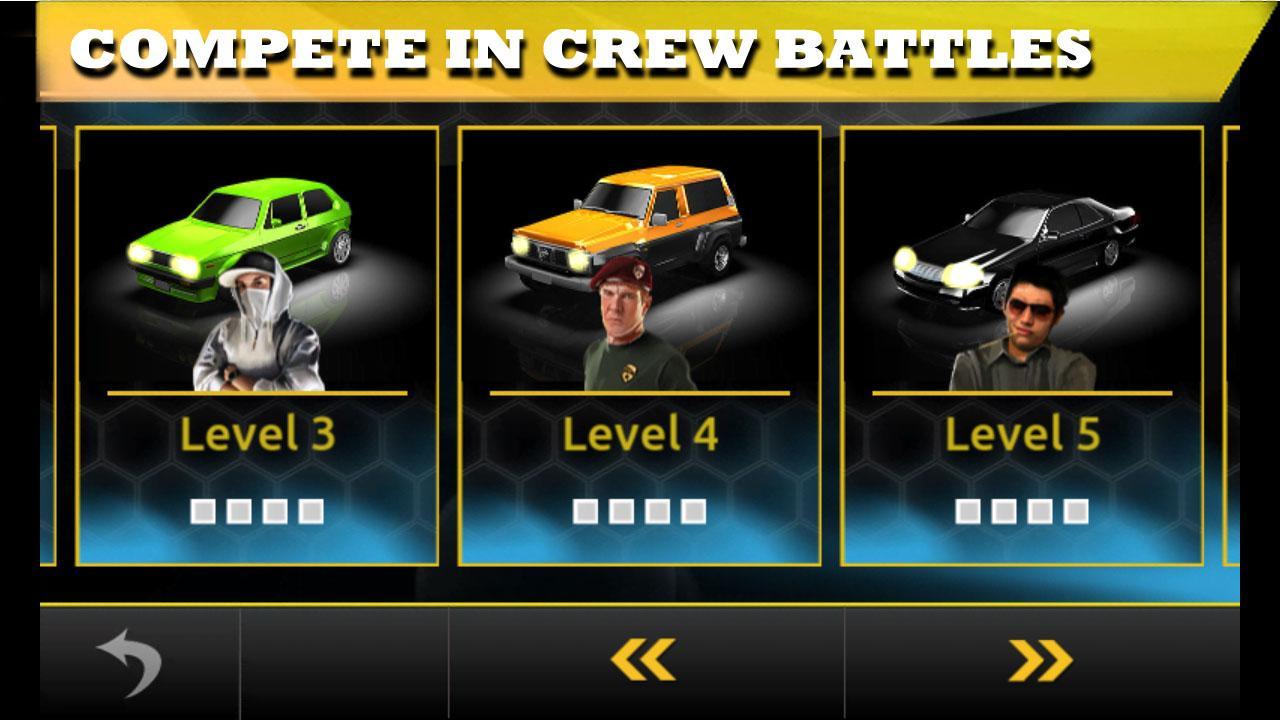
Task: Open the Level 3 crew battle card
Action: [256, 345]
